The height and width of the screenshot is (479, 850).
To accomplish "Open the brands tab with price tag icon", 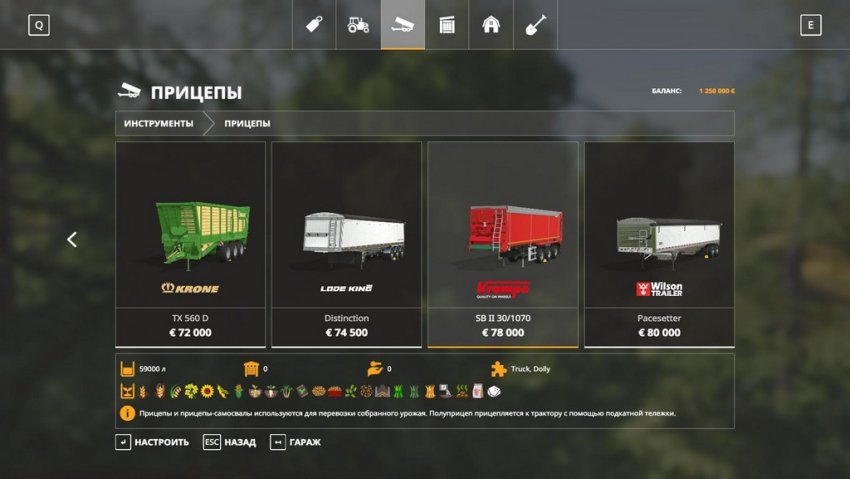I will pos(314,25).
